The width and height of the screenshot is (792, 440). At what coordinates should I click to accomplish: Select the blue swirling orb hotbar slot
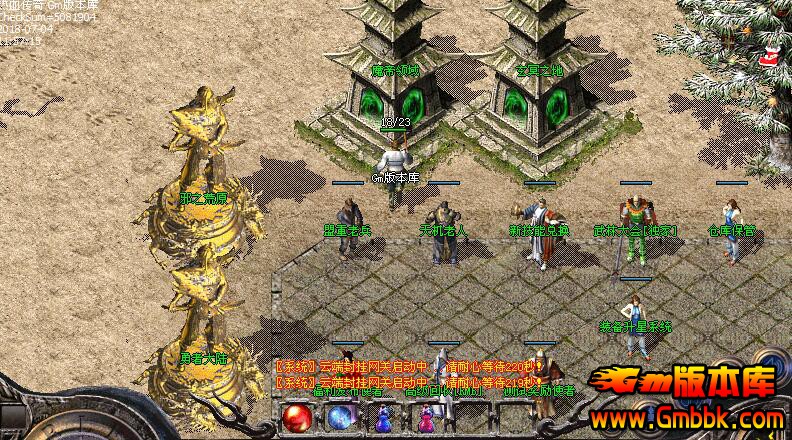tap(339, 417)
